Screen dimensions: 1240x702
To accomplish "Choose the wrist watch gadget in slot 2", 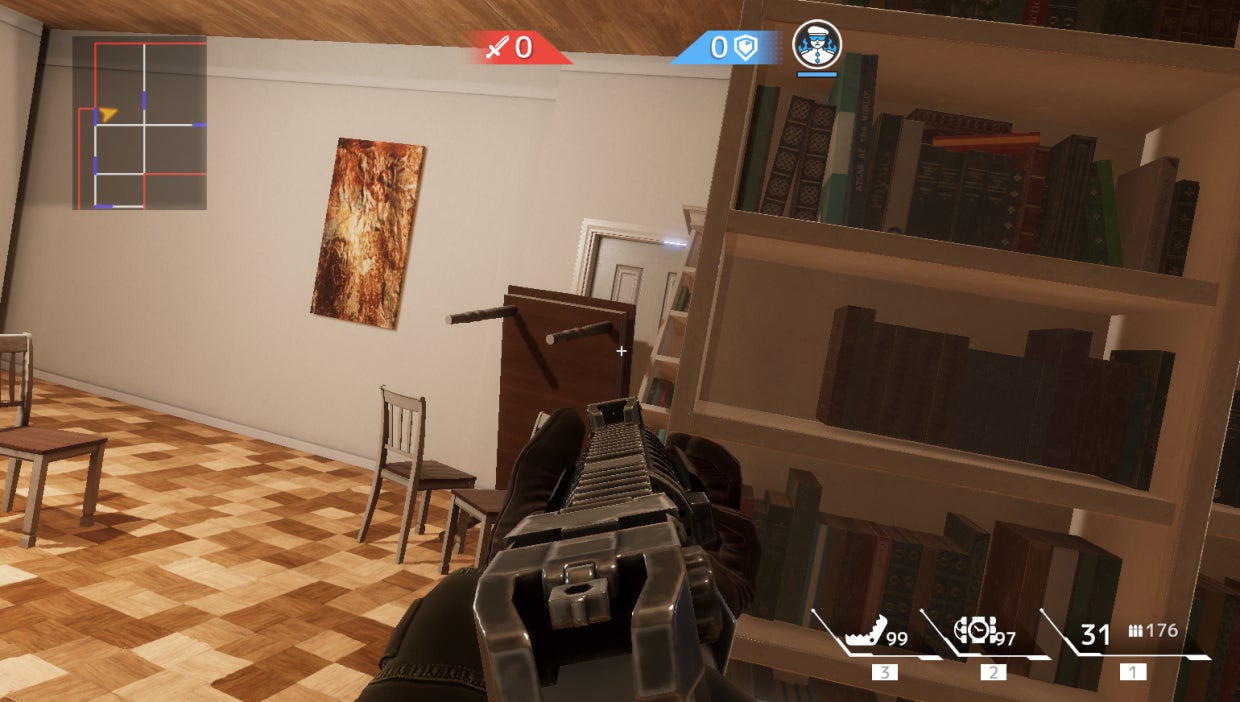I will pyautogui.click(x=976, y=631).
